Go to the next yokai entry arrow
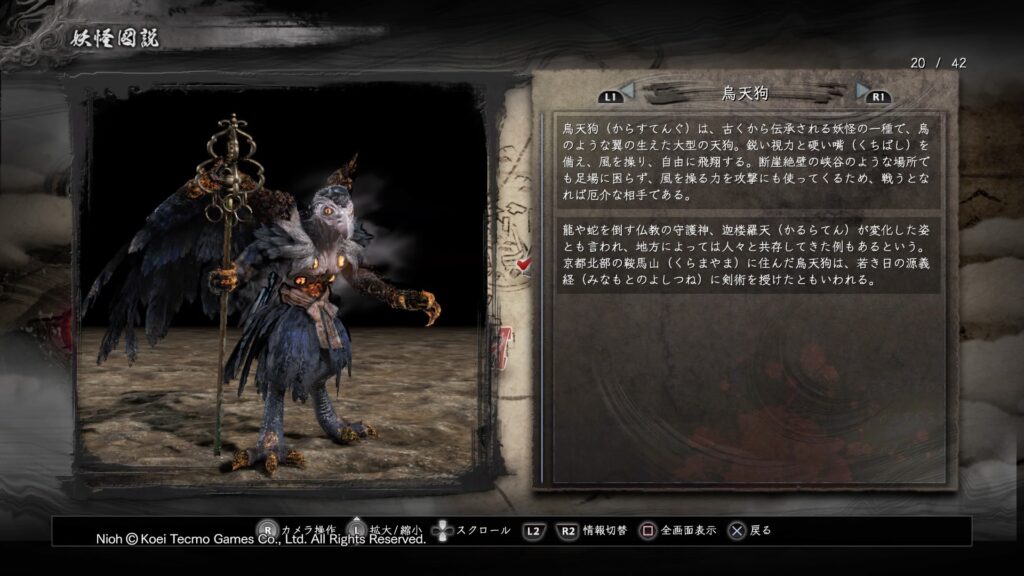The height and width of the screenshot is (576, 1024). pyautogui.click(x=863, y=91)
